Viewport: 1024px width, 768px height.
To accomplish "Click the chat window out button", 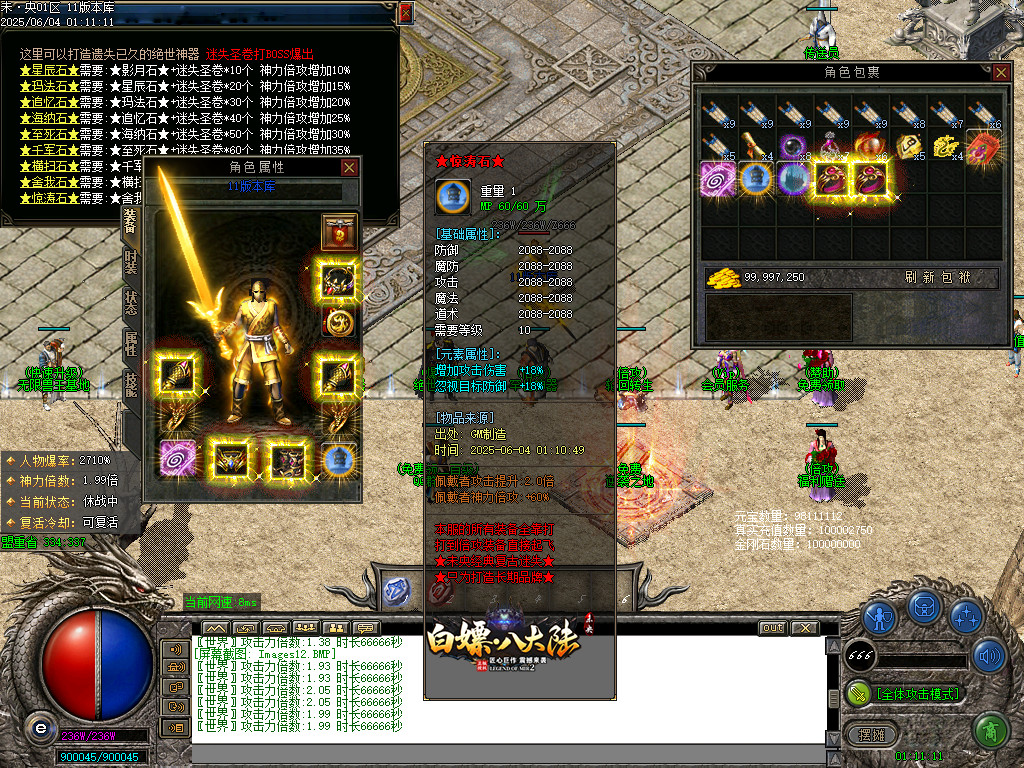I will click(x=772, y=628).
